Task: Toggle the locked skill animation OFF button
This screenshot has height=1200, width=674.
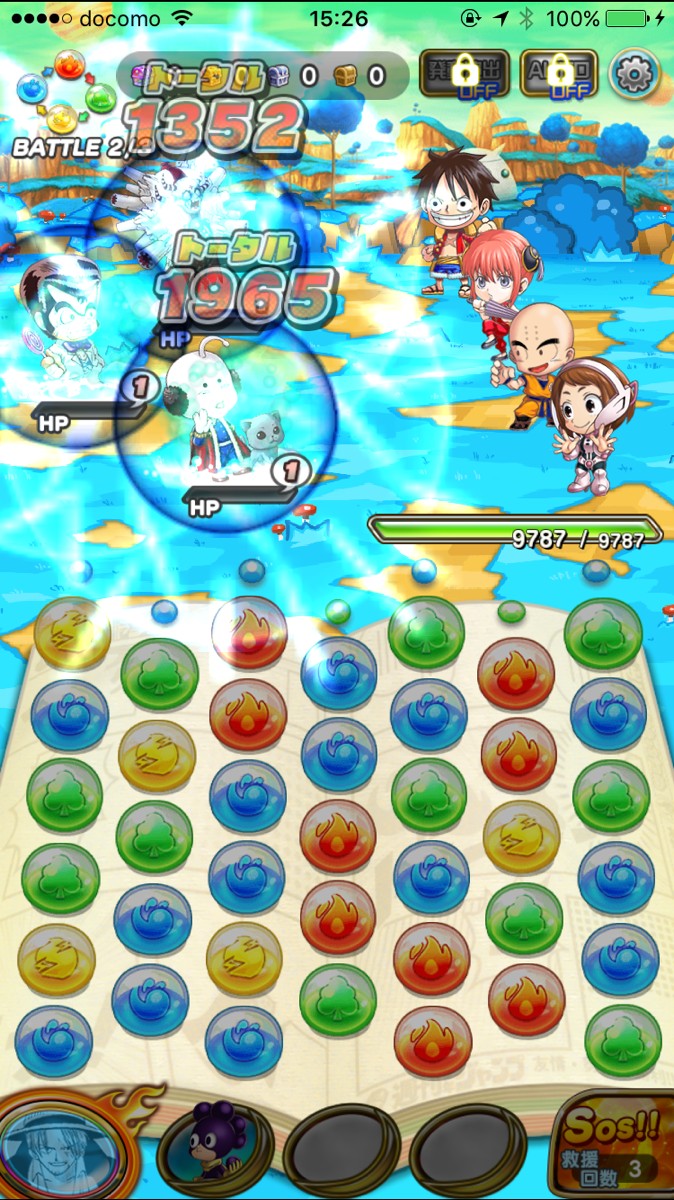Action: click(x=464, y=75)
